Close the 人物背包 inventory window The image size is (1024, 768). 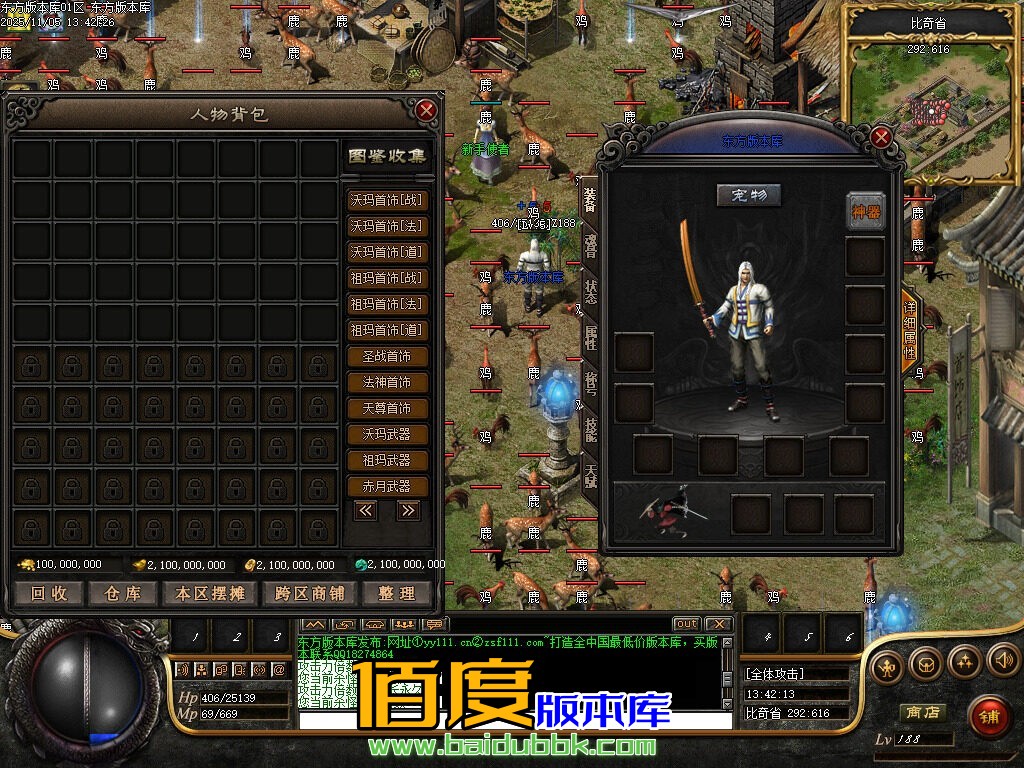426,110
